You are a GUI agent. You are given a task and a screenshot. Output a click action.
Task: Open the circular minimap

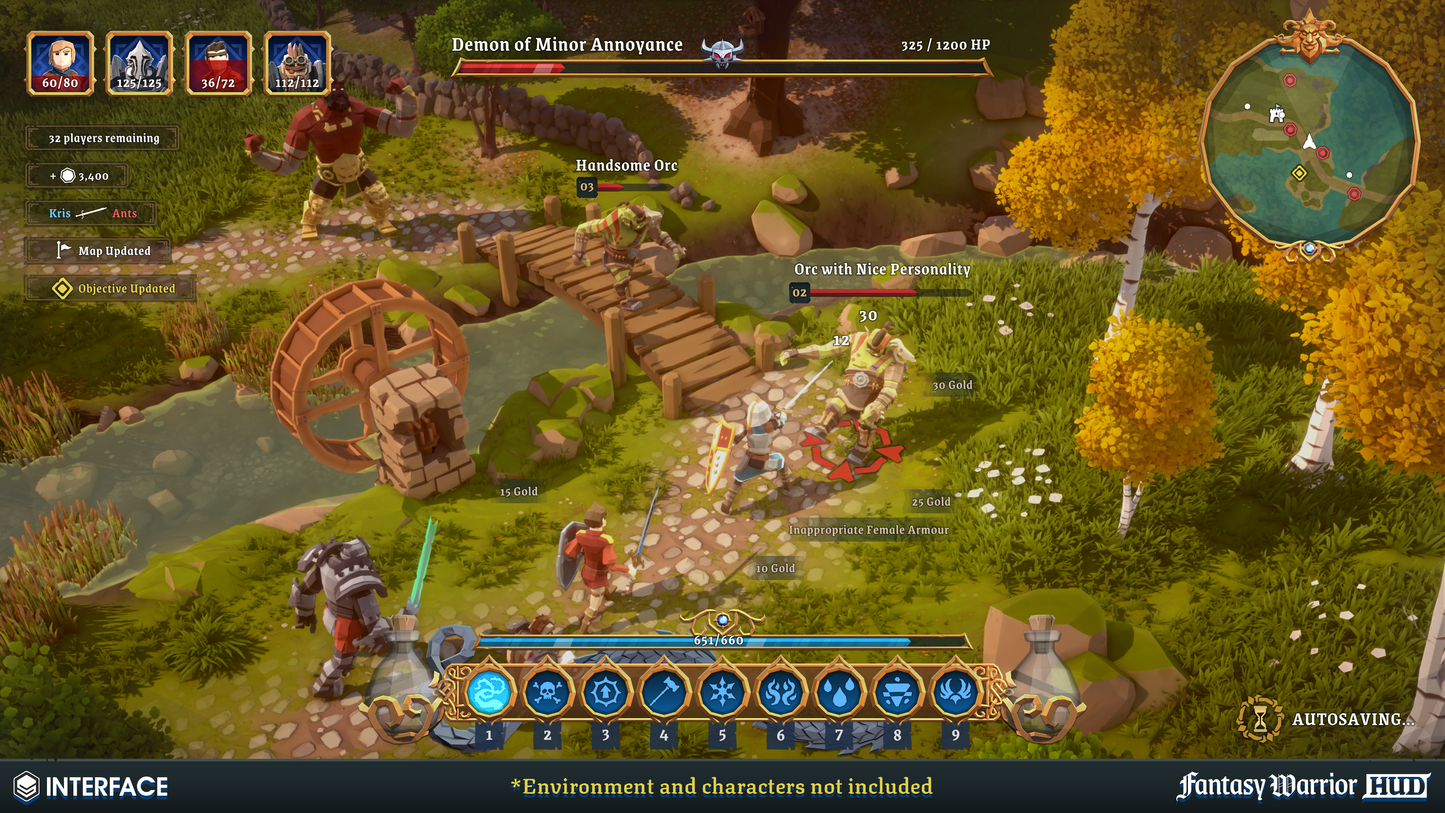click(1309, 140)
